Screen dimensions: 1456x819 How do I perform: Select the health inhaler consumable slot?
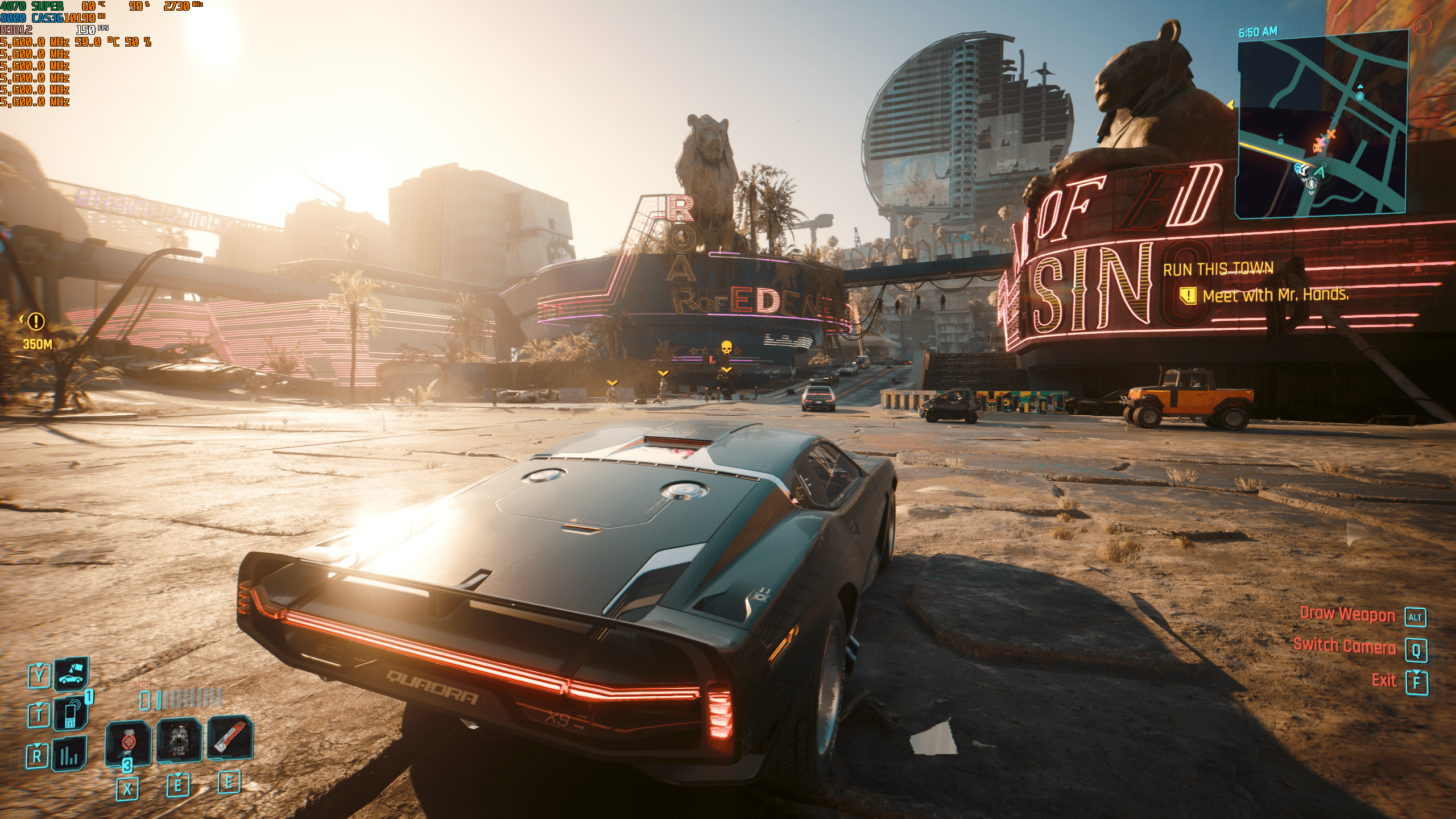tap(129, 742)
